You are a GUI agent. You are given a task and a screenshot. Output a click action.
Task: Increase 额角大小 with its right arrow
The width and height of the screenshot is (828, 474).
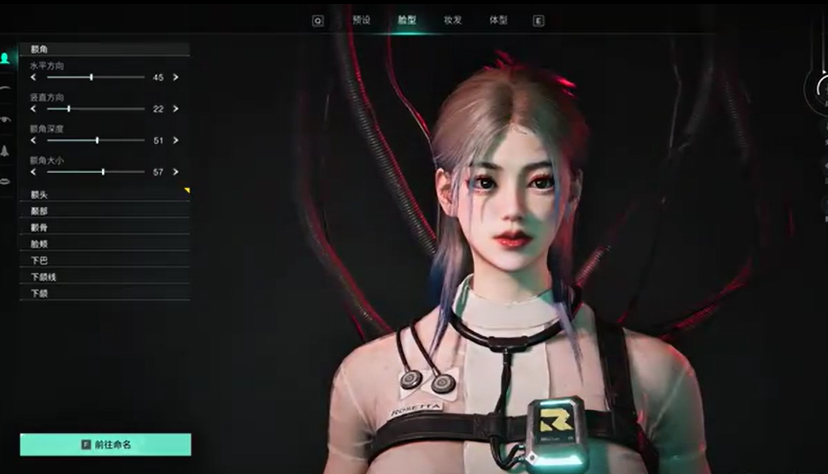[x=176, y=172]
